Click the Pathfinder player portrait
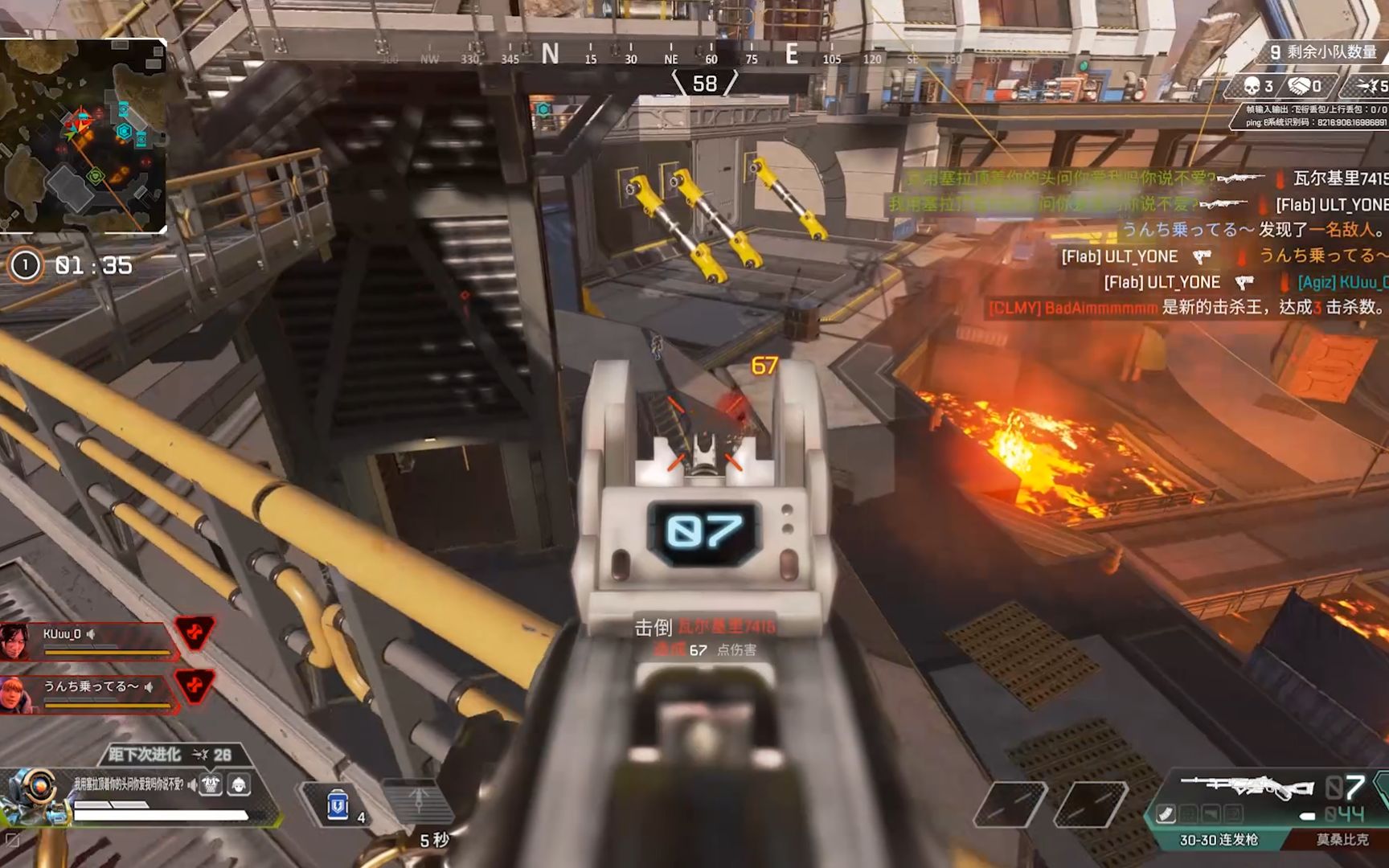 [x=34, y=796]
